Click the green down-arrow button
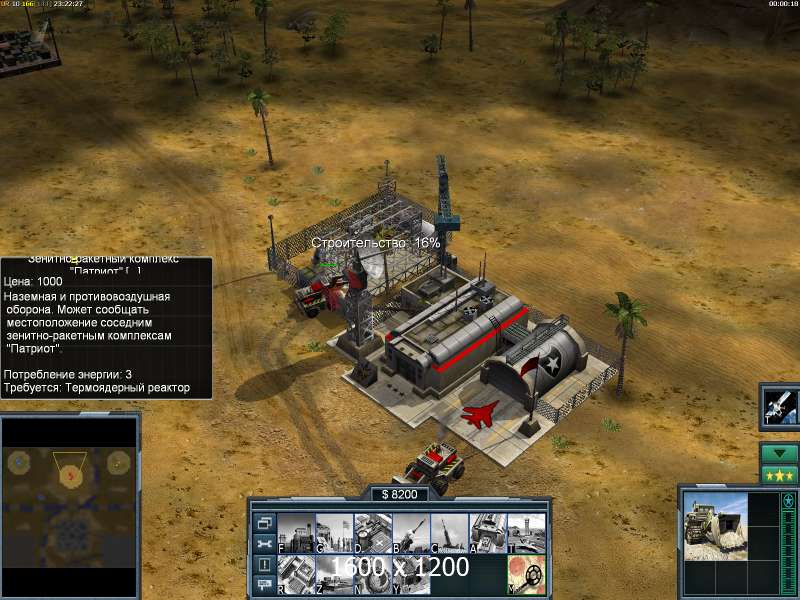 (779, 453)
